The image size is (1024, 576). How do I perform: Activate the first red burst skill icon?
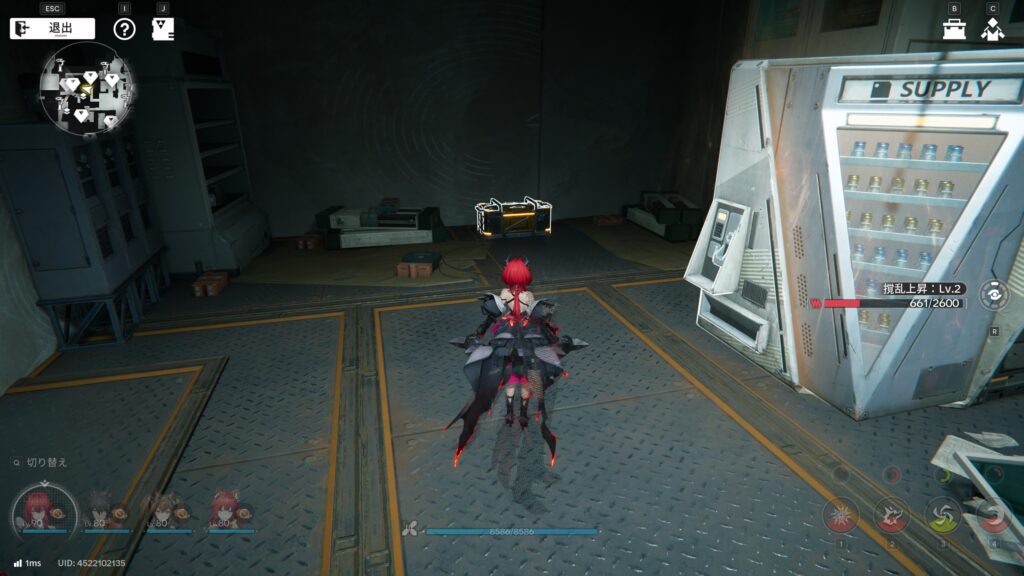[841, 515]
